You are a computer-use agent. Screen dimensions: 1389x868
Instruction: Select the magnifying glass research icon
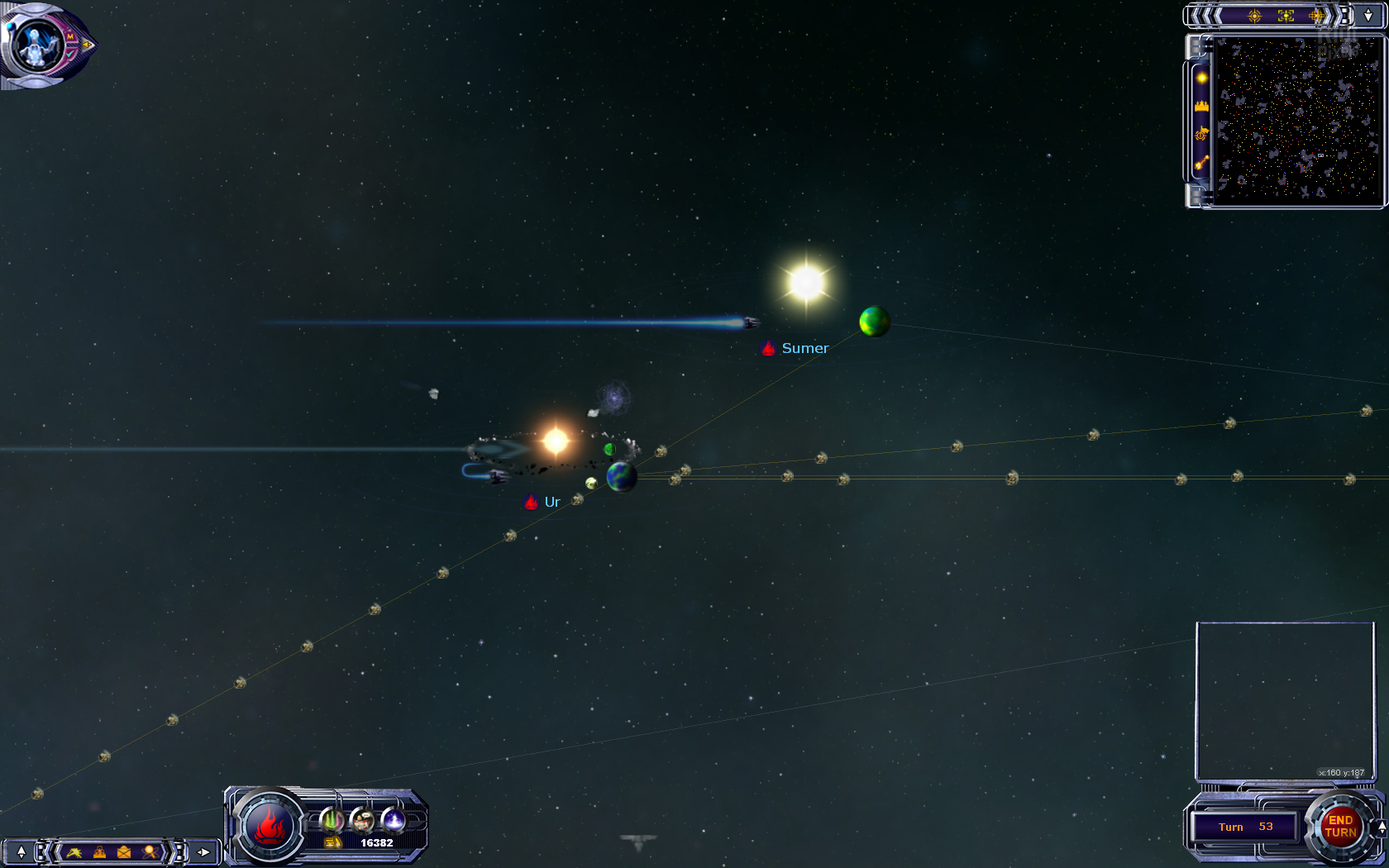point(150,851)
